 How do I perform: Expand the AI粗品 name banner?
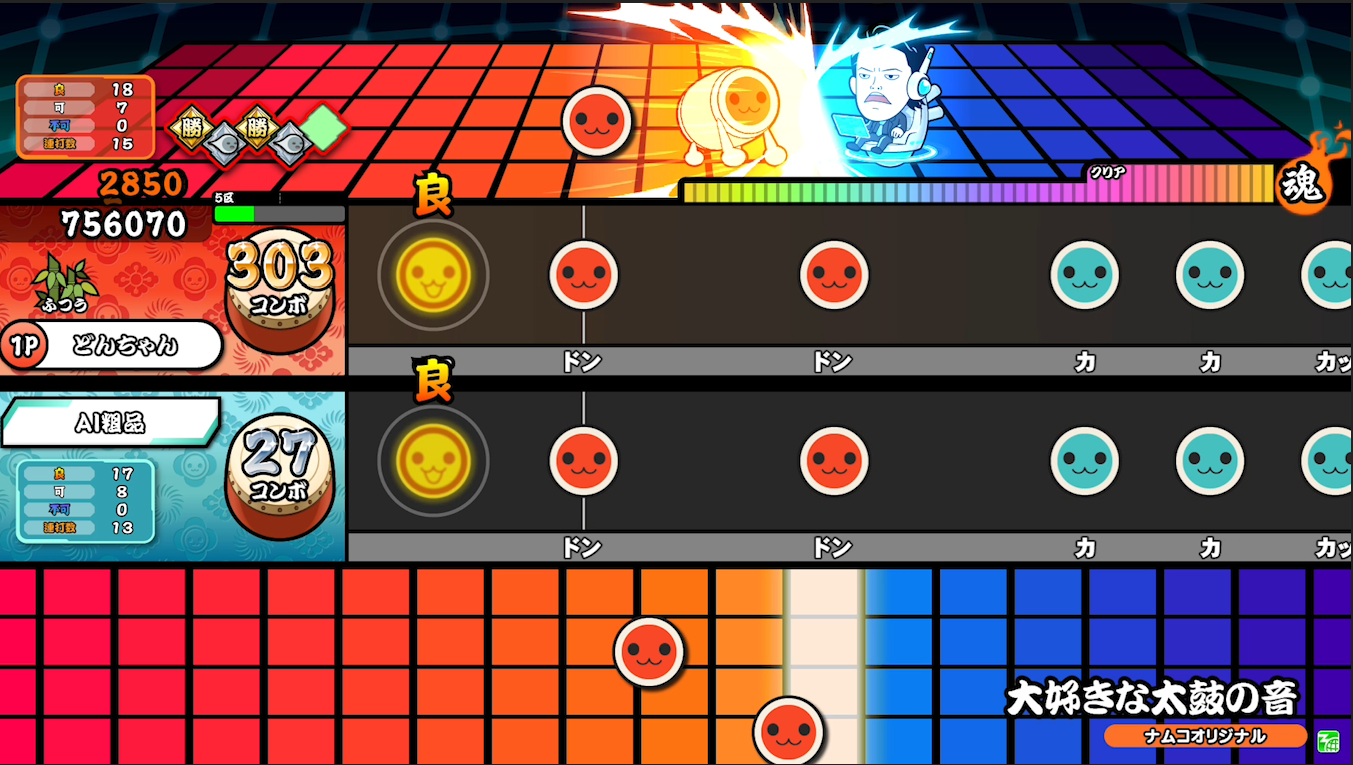coord(110,418)
